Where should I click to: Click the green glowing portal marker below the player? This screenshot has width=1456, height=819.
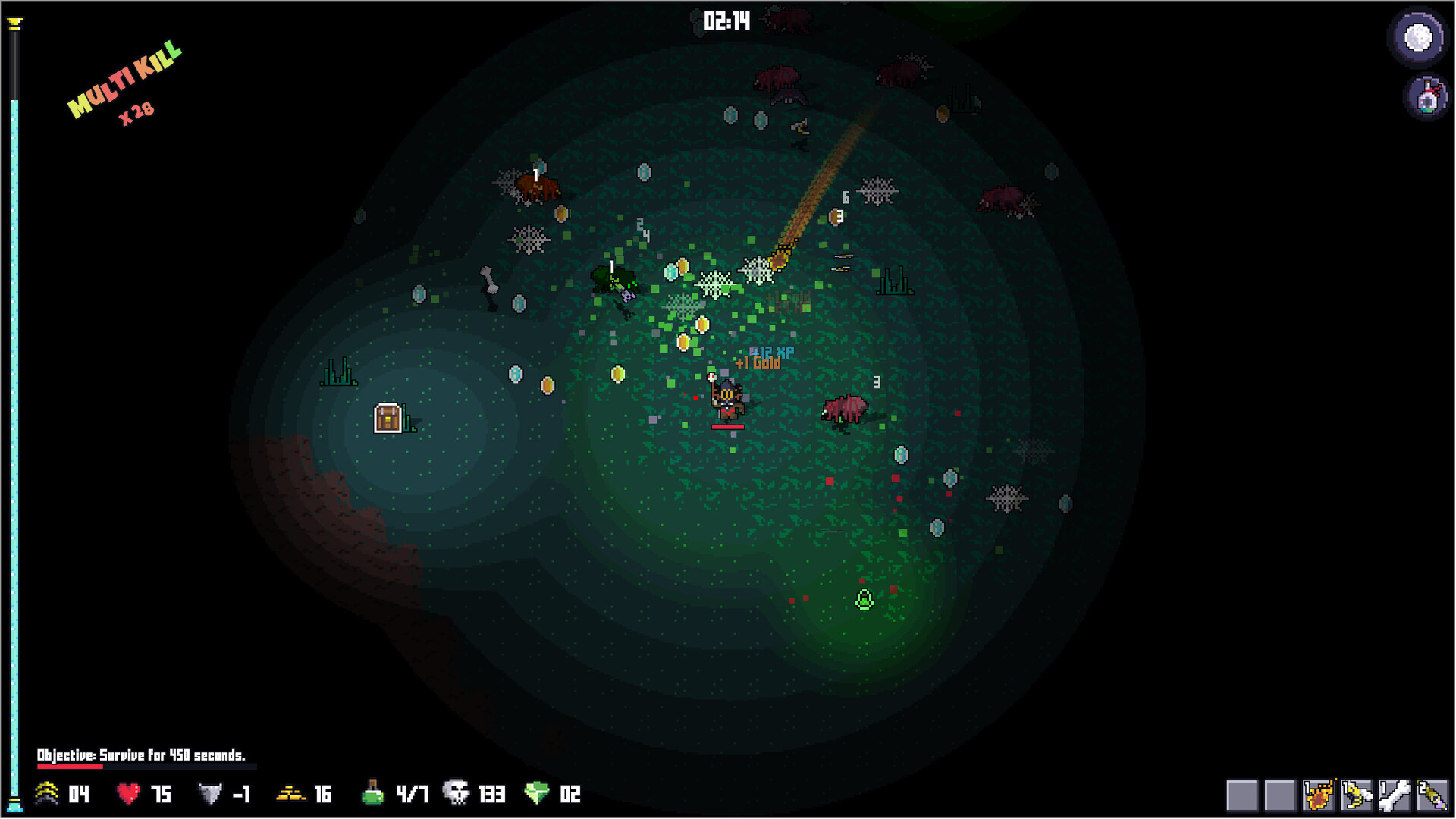point(864,598)
